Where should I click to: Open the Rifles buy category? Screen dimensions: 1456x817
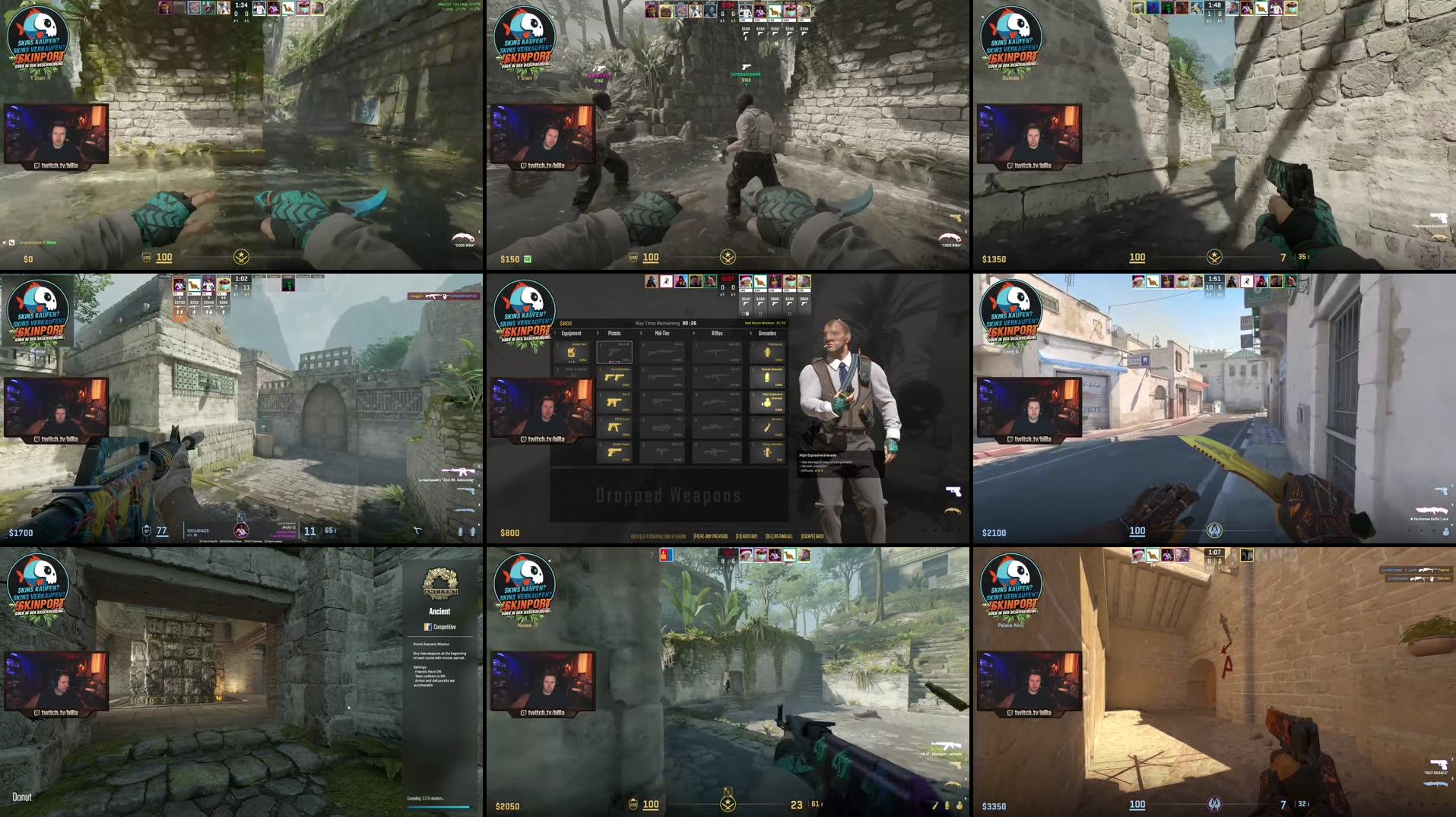pyautogui.click(x=718, y=333)
